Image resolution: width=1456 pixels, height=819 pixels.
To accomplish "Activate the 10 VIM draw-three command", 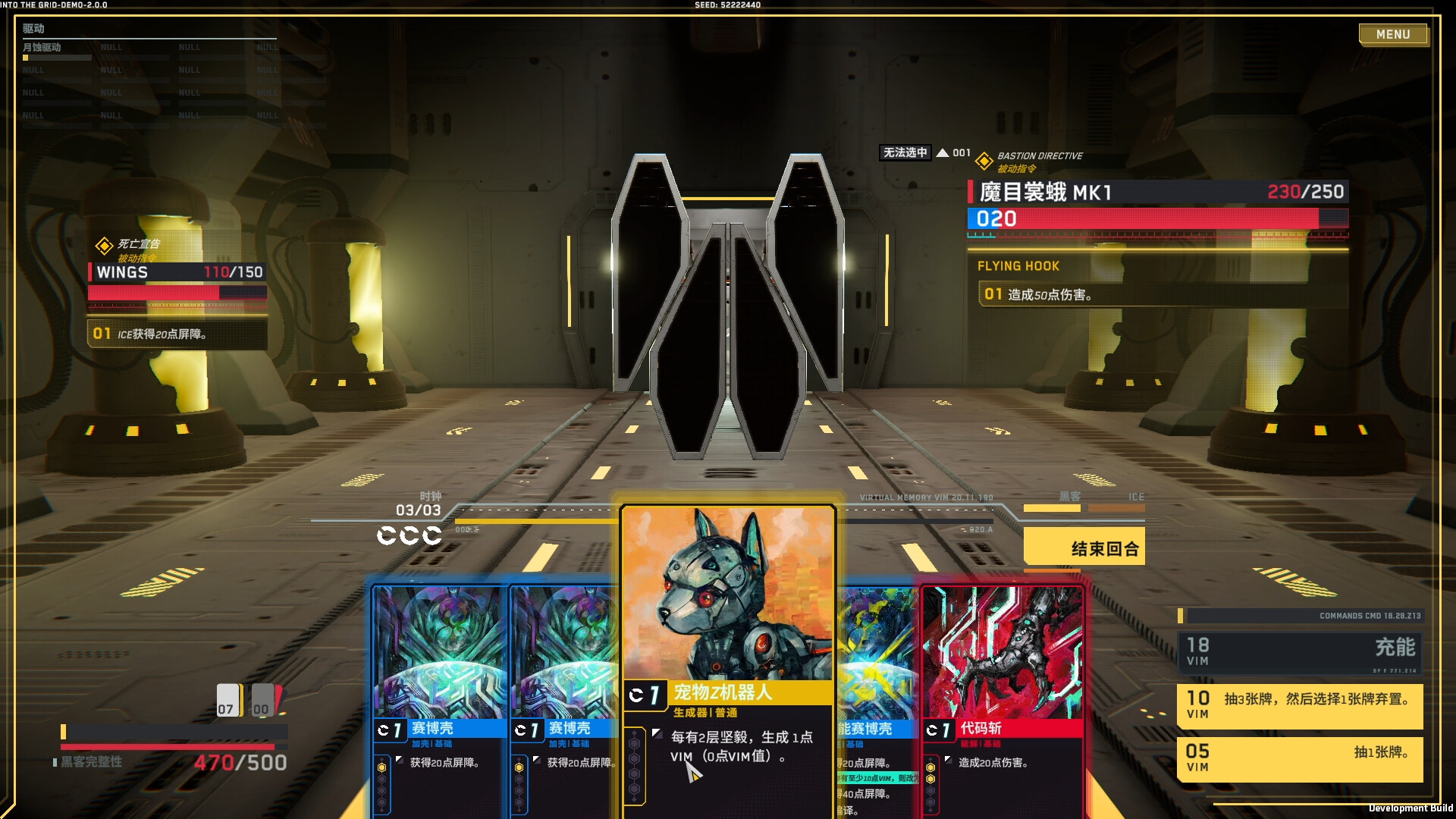I will coord(1300,705).
